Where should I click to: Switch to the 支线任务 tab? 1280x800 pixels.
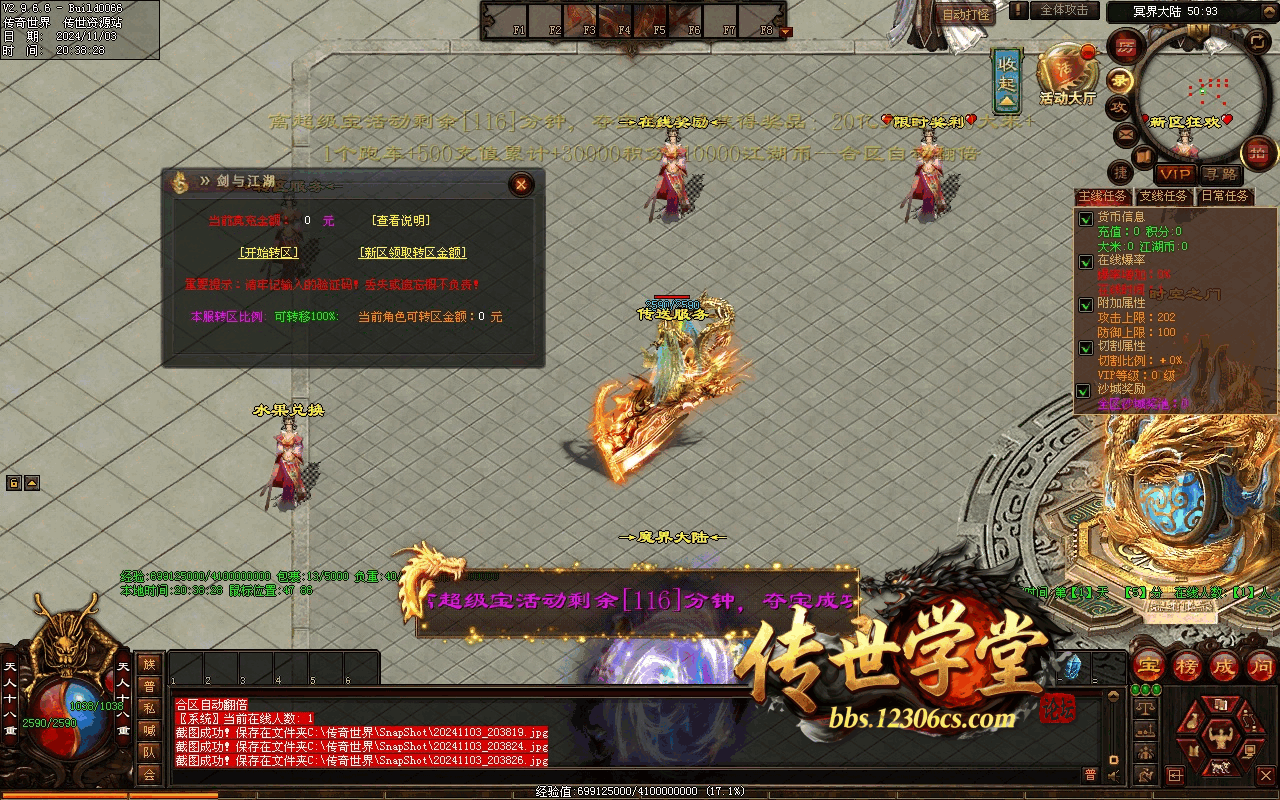pos(1165,197)
